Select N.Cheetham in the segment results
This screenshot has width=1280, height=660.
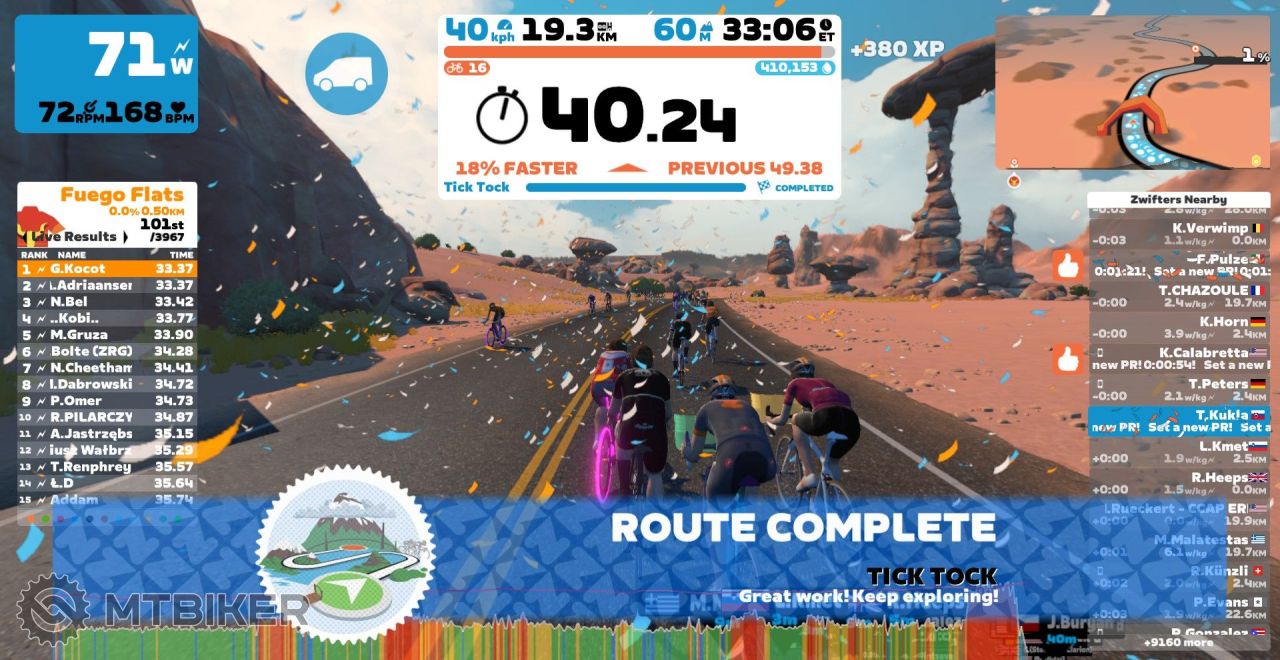[x=108, y=367]
